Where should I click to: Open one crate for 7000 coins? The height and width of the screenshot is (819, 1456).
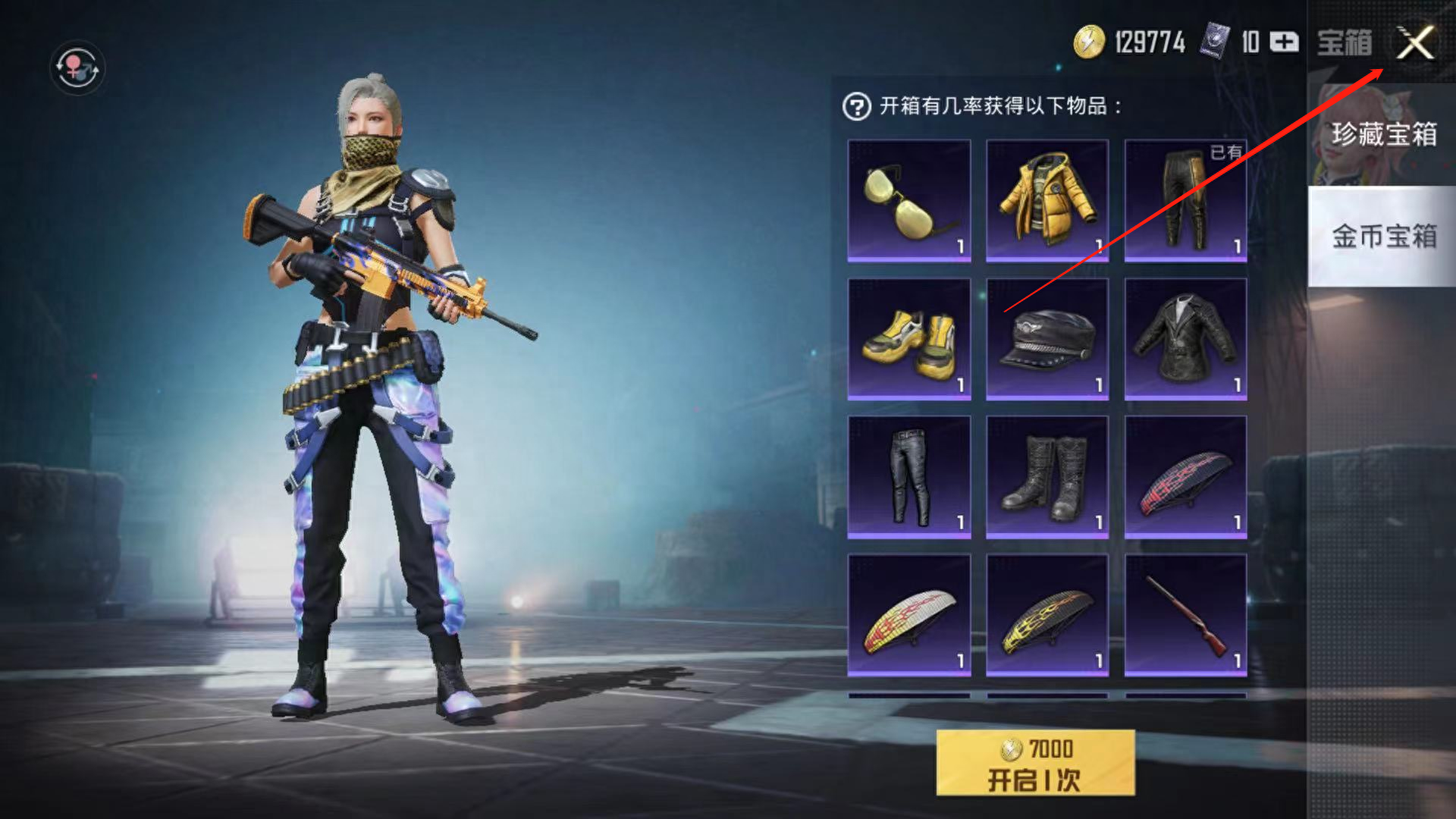1035,763
